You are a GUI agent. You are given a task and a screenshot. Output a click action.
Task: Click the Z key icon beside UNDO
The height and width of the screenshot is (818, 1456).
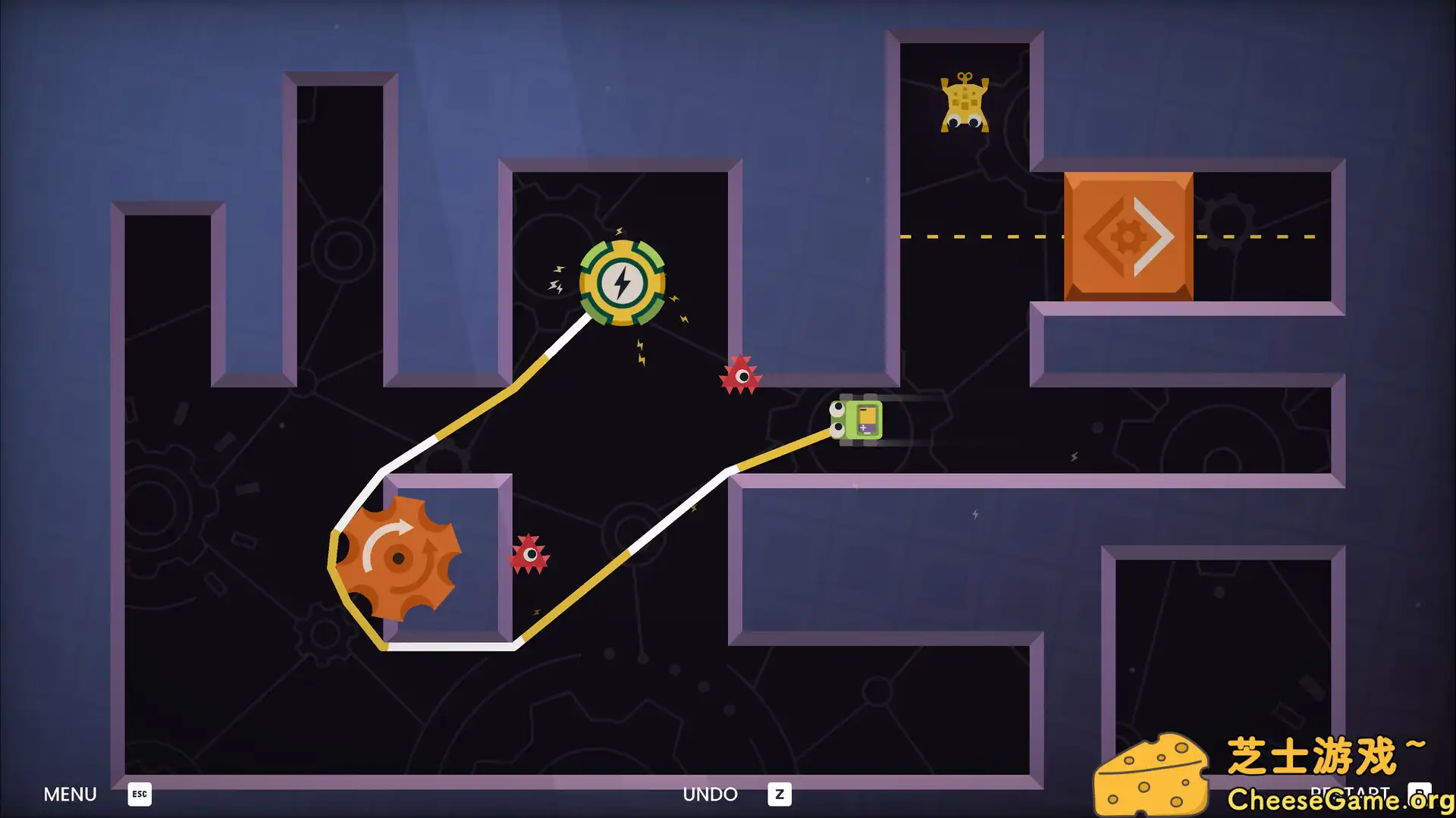[x=779, y=794]
